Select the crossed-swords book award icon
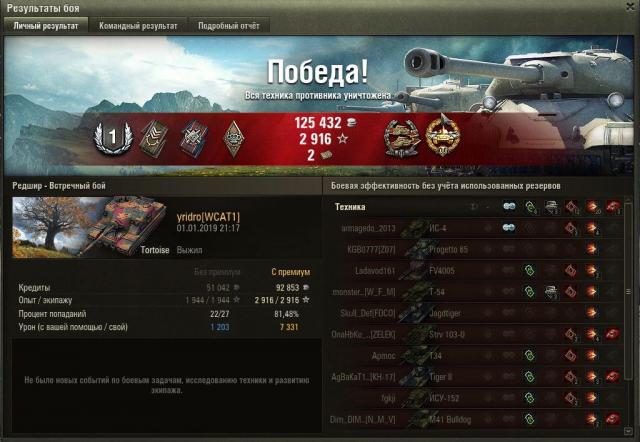Image resolution: width=640 pixels, height=442 pixels. pyautogui.click(x=193, y=137)
